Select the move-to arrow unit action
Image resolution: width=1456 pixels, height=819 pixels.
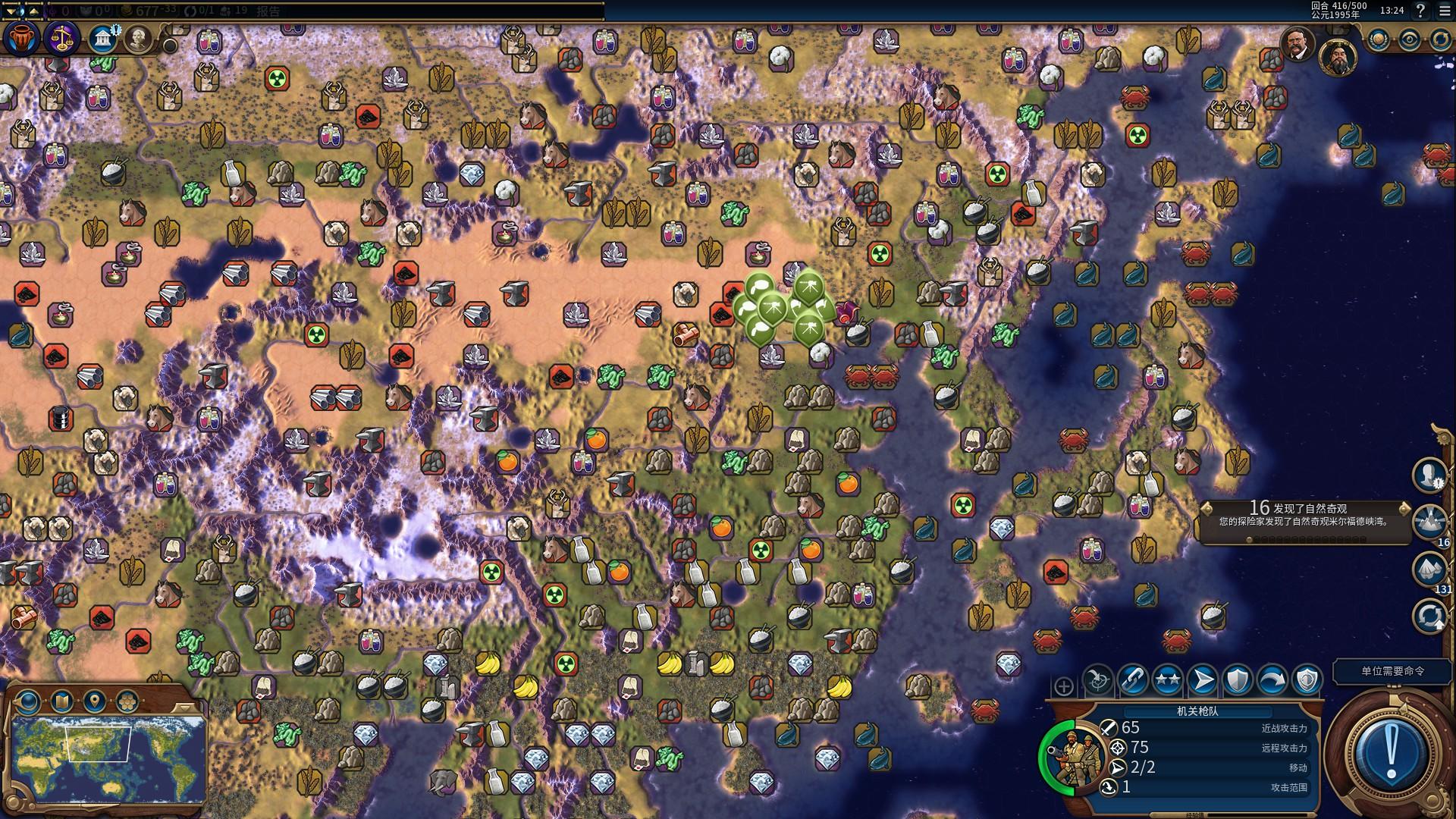pyautogui.click(x=1202, y=680)
